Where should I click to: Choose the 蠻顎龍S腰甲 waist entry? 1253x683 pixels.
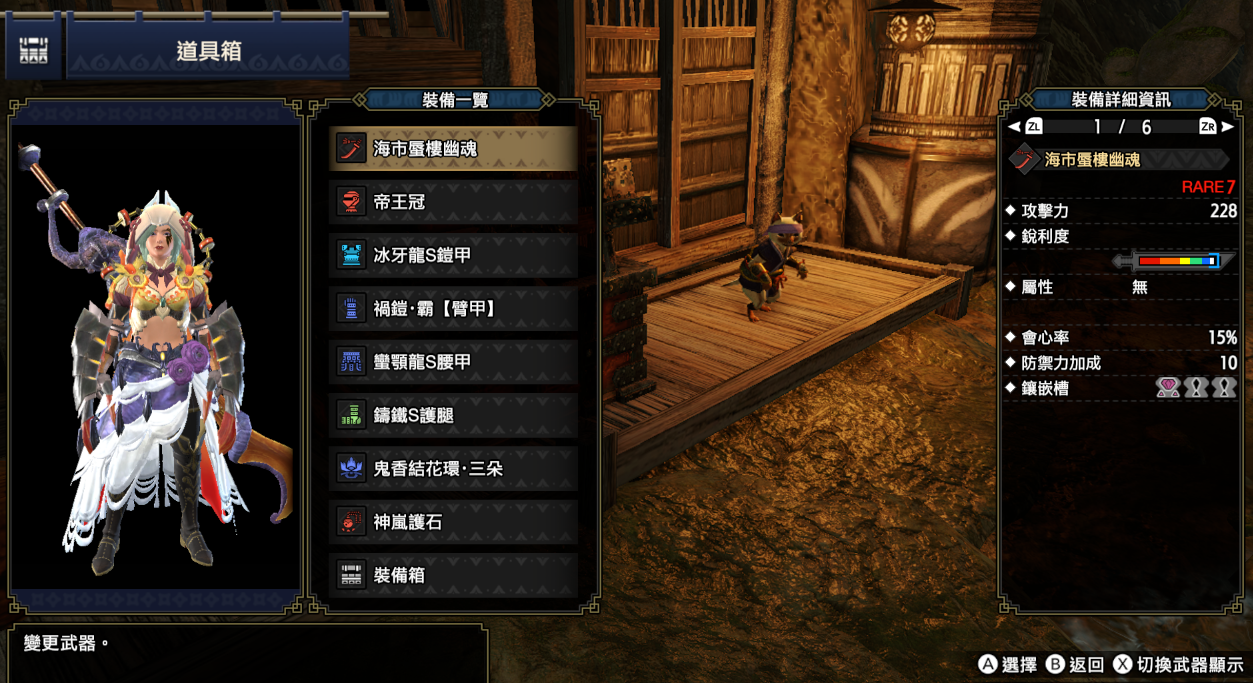(454, 362)
